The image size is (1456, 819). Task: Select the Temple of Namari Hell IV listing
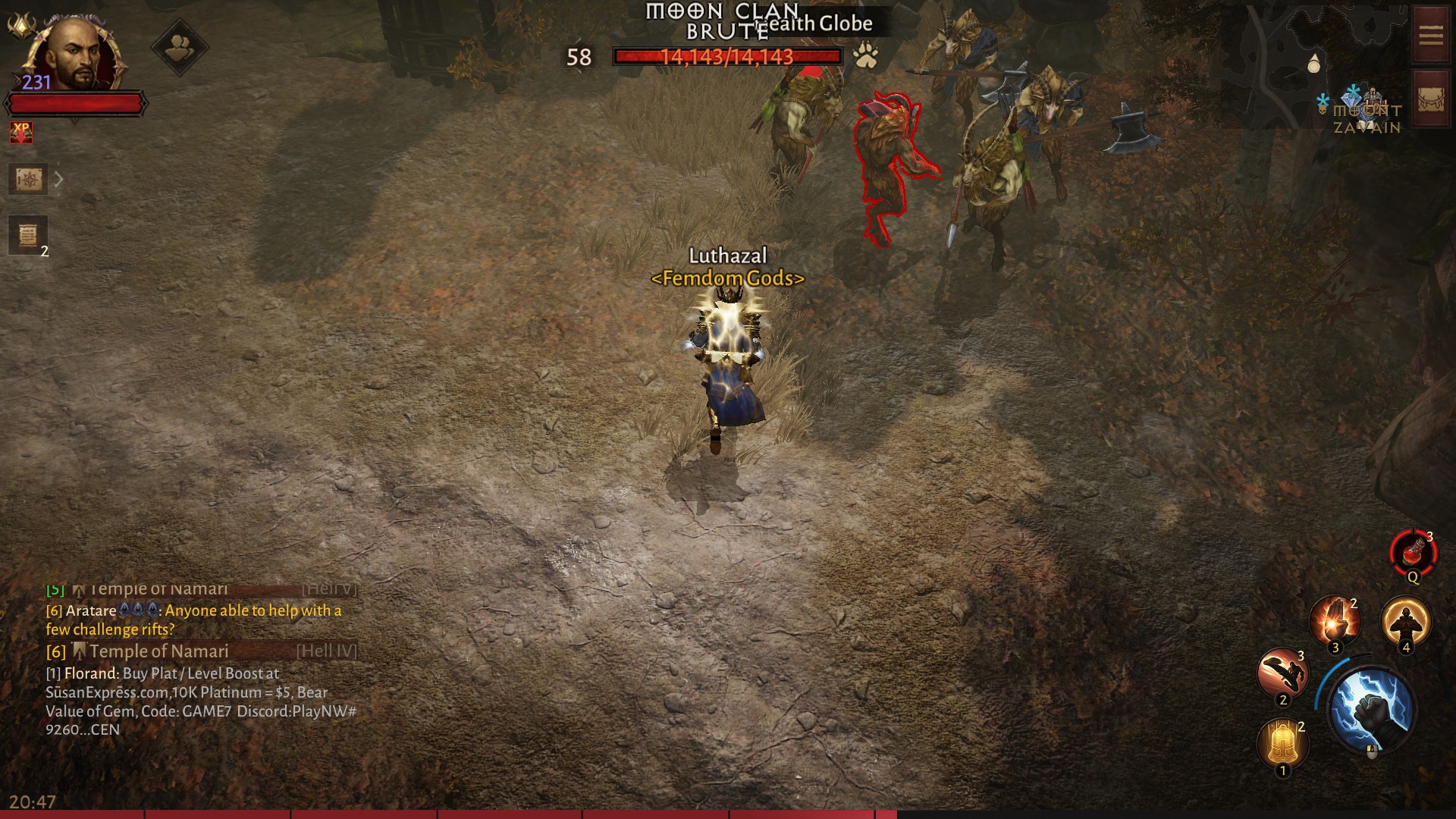201,651
